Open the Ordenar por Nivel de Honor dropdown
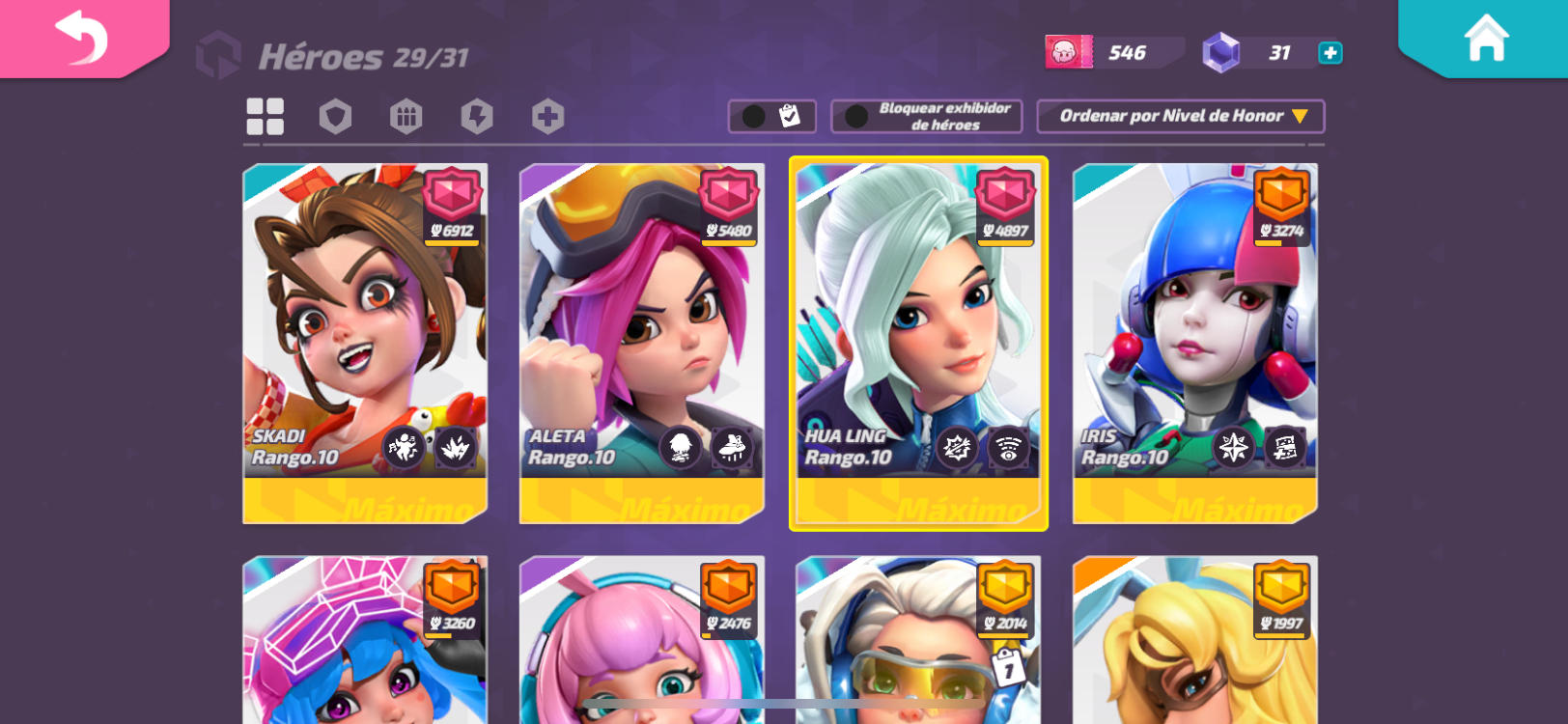 1180,116
